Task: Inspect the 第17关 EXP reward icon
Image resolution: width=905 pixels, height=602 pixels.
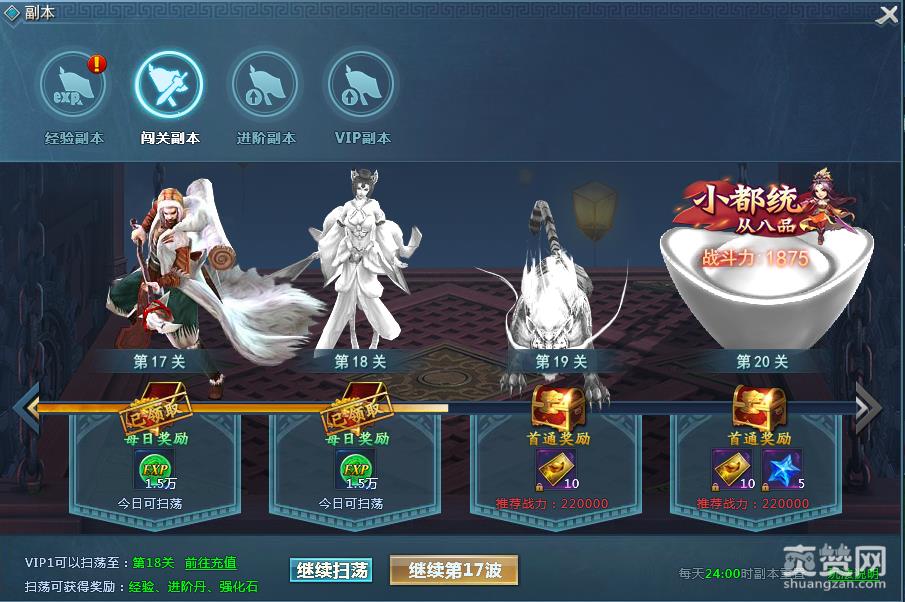Action: coord(155,468)
